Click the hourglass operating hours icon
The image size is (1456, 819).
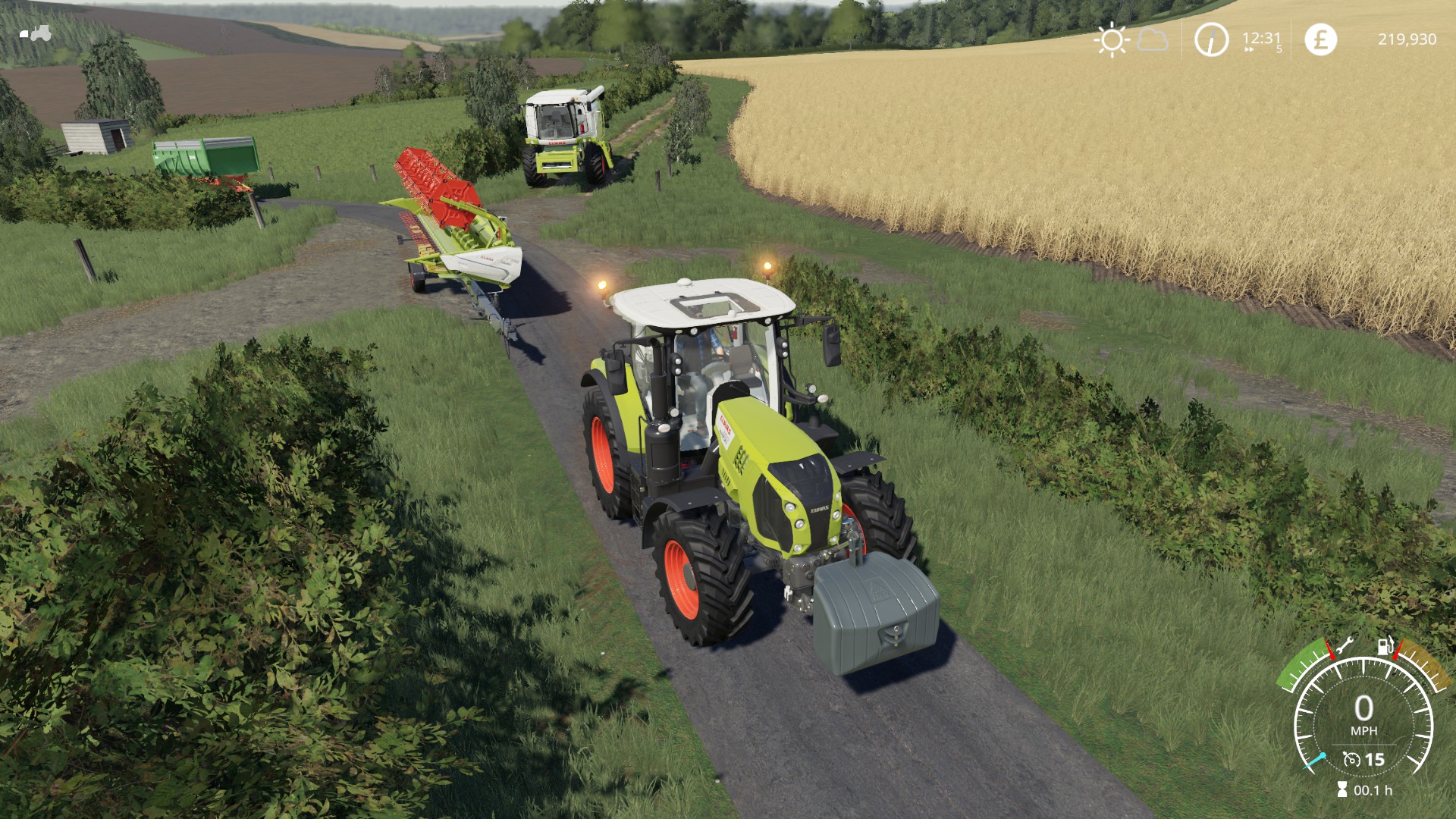tap(1342, 790)
